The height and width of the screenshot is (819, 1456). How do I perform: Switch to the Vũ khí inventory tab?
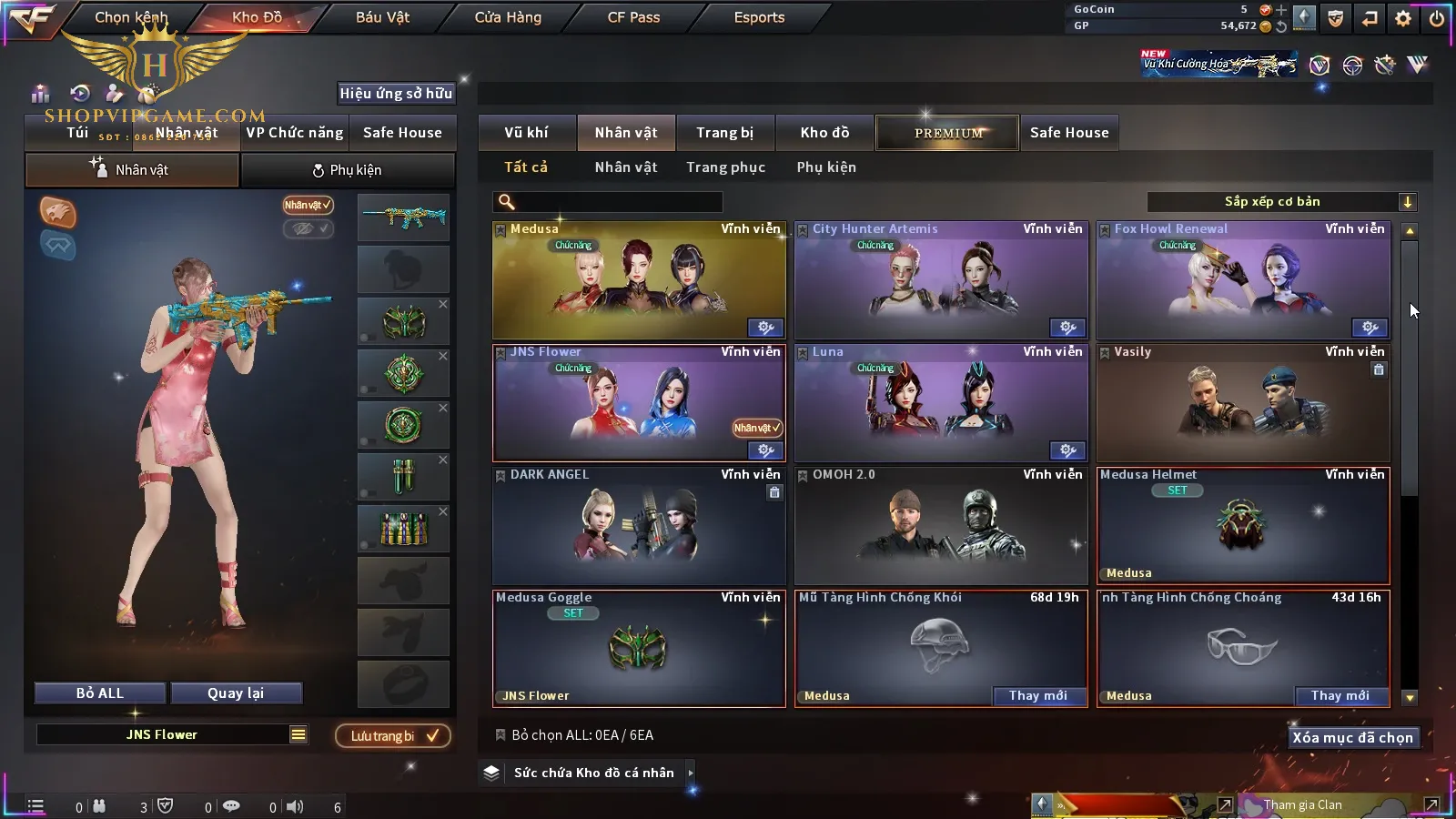click(526, 133)
